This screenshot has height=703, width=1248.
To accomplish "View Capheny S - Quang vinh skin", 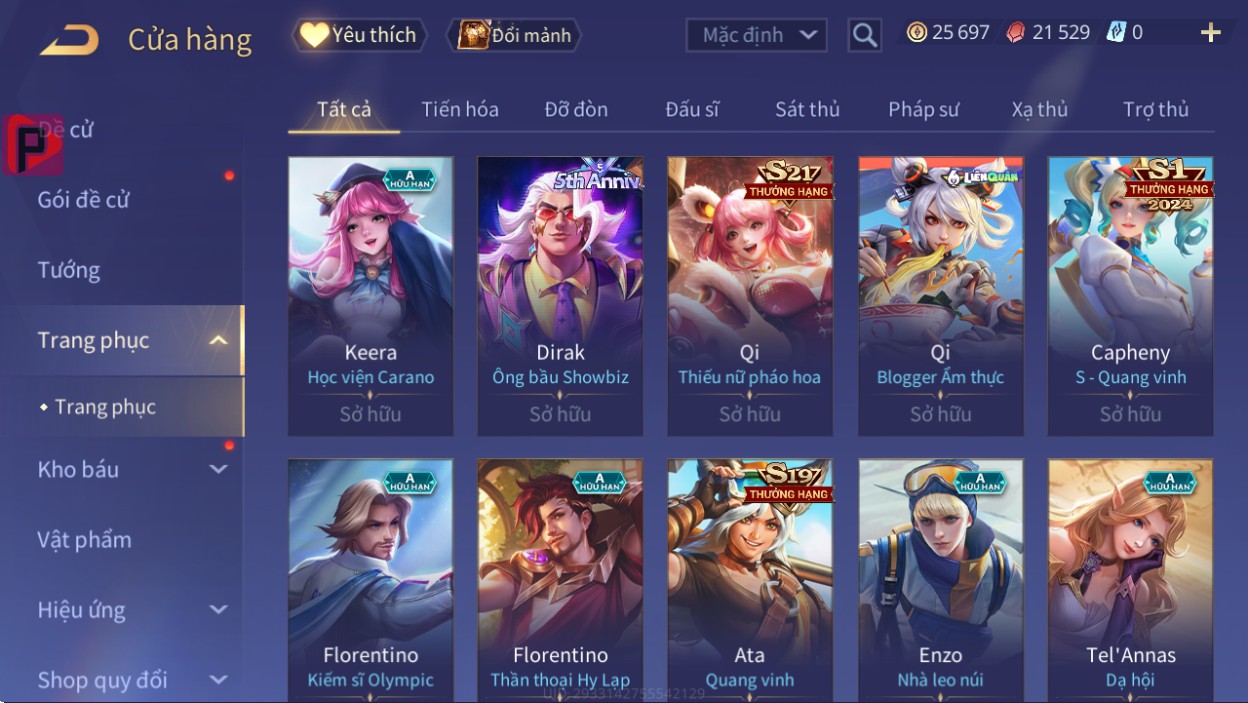I will tap(1130, 295).
